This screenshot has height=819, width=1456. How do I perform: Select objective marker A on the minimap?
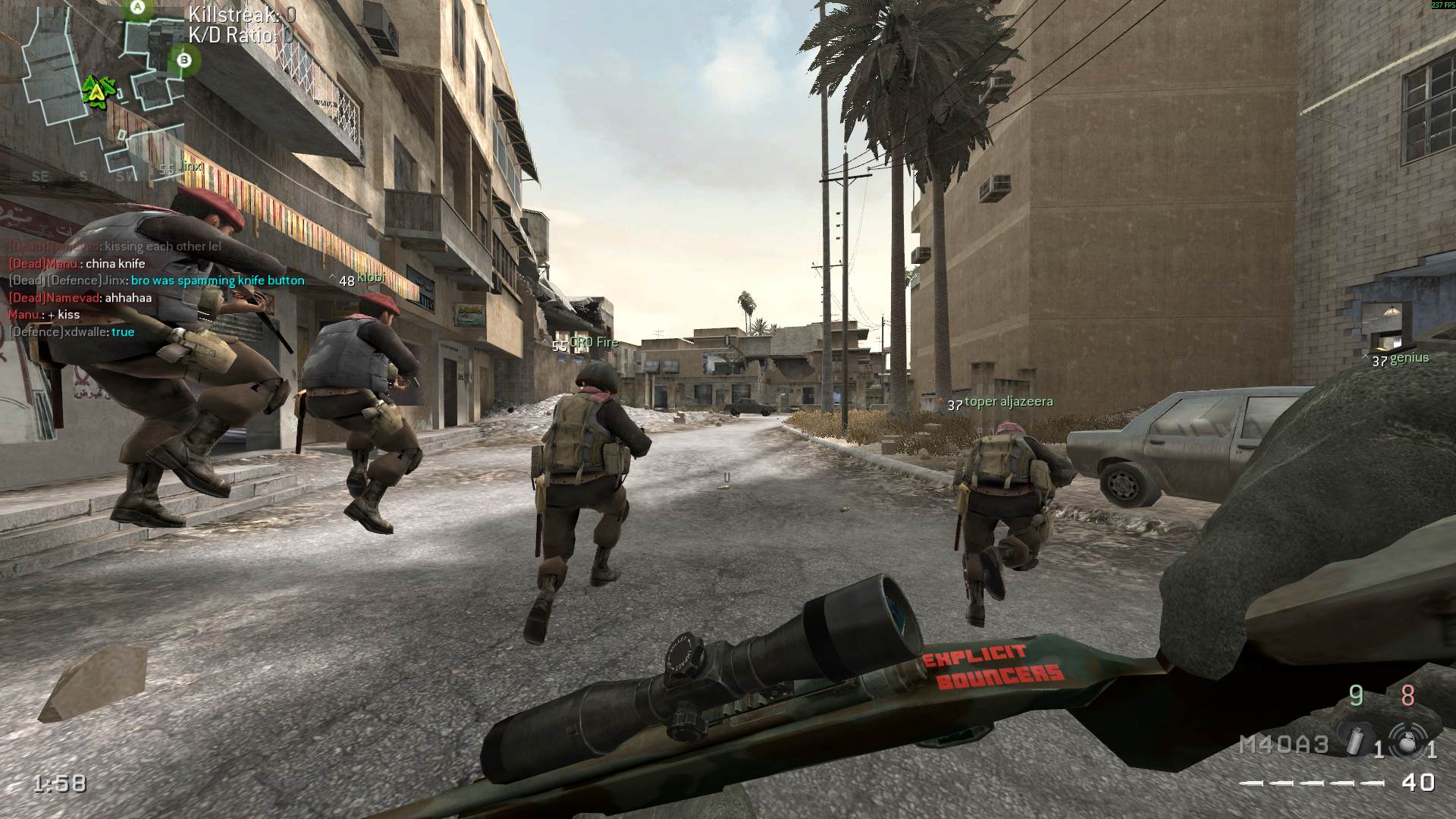[138, 8]
